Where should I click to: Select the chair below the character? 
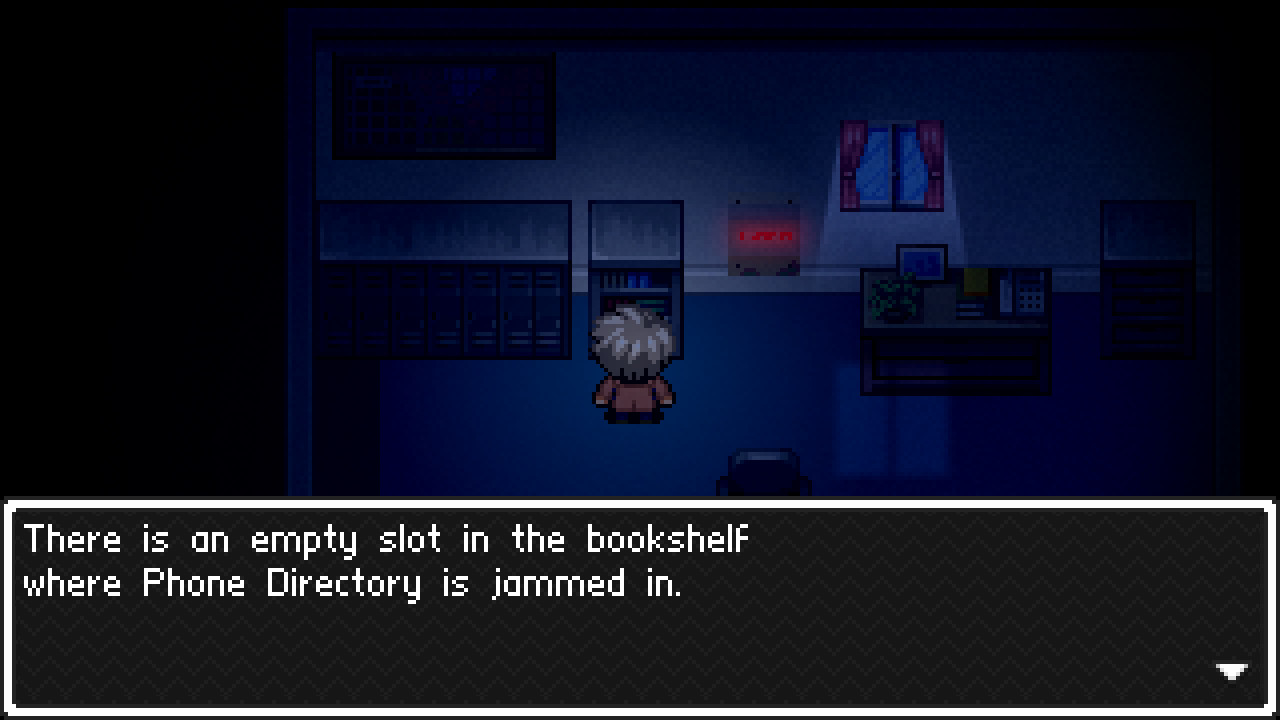(763, 470)
